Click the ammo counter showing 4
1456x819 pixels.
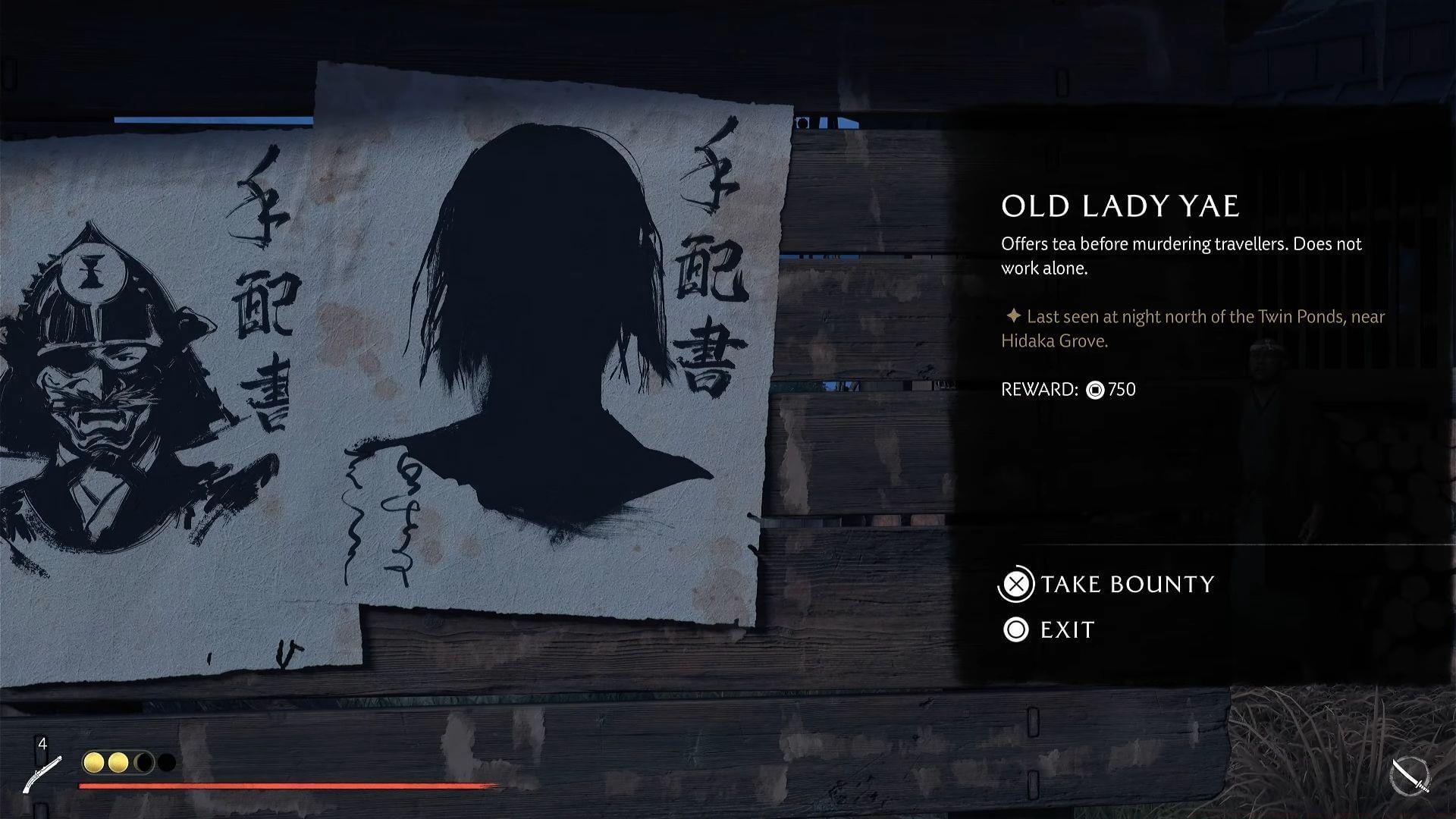coord(43,744)
